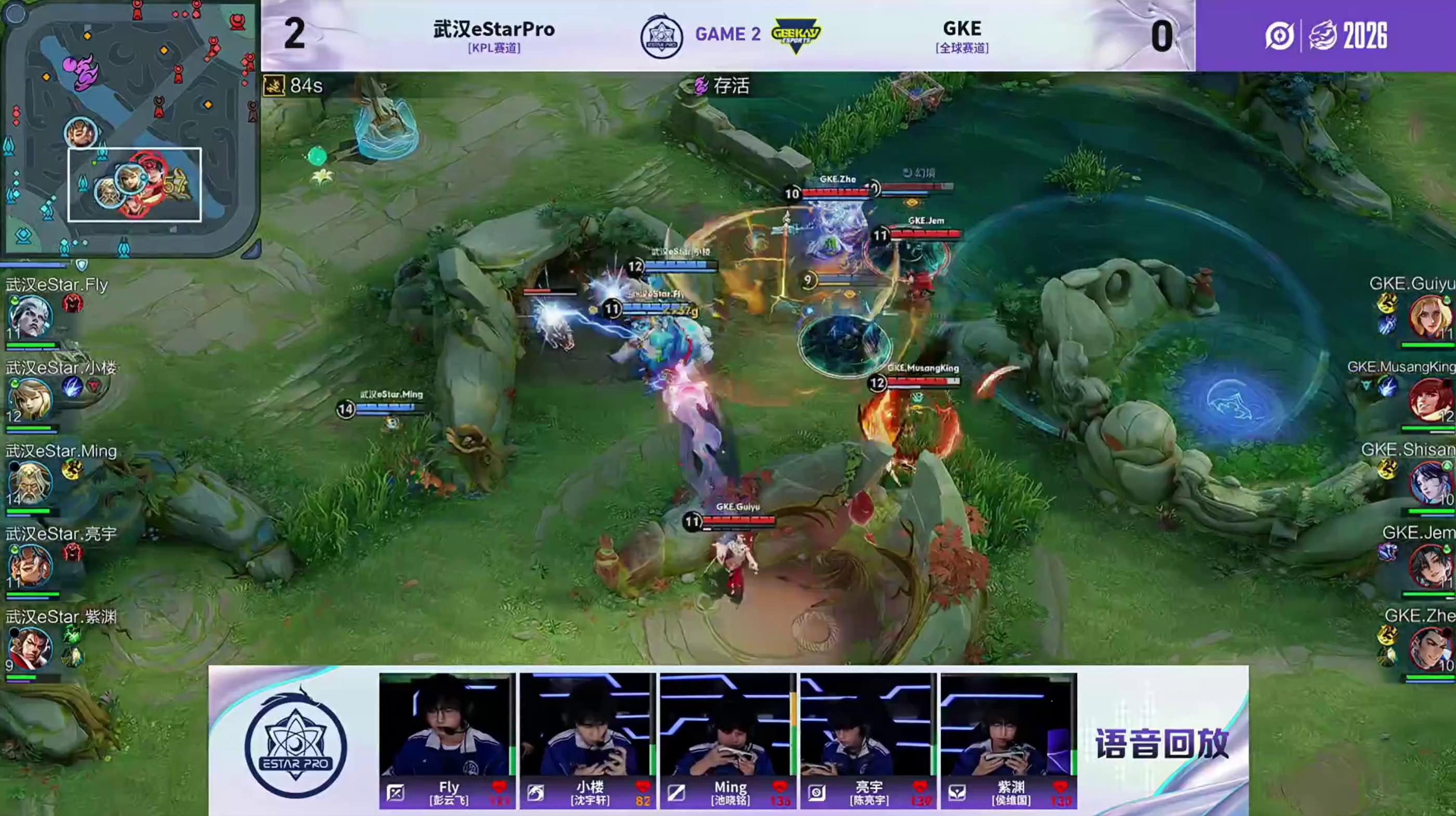This screenshot has width=1456, height=816.
Task: Select 武汉eStar.紫渊's hero portrait
Action: [x=30, y=648]
